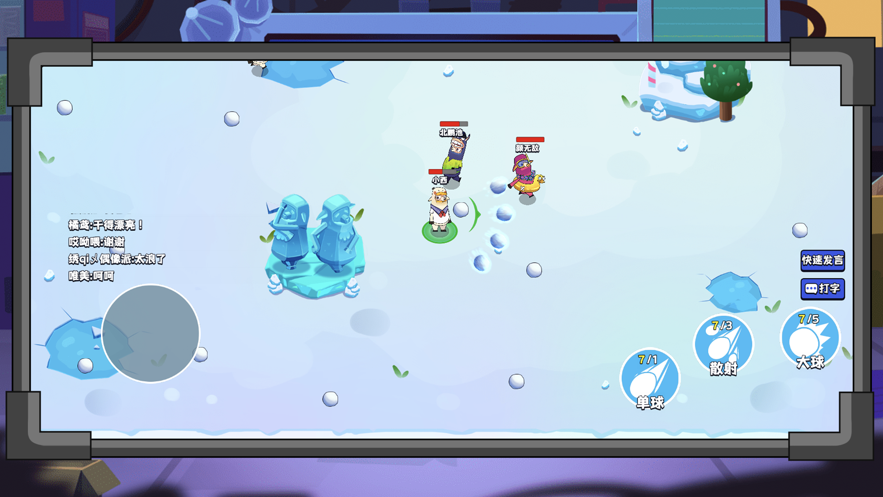Screen dimensions: 883x497
Task: Fire the 大球 big snowball skill
Action: point(809,338)
